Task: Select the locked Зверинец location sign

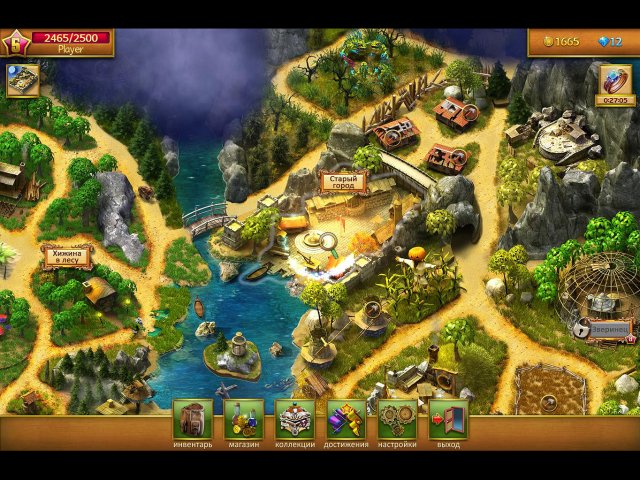Action: coord(608,327)
